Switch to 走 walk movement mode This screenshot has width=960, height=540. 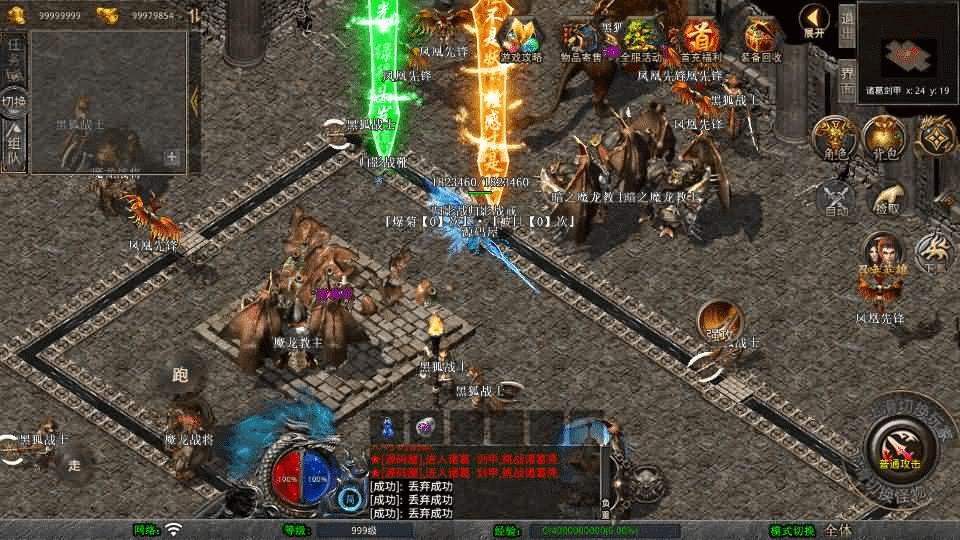click(74, 463)
